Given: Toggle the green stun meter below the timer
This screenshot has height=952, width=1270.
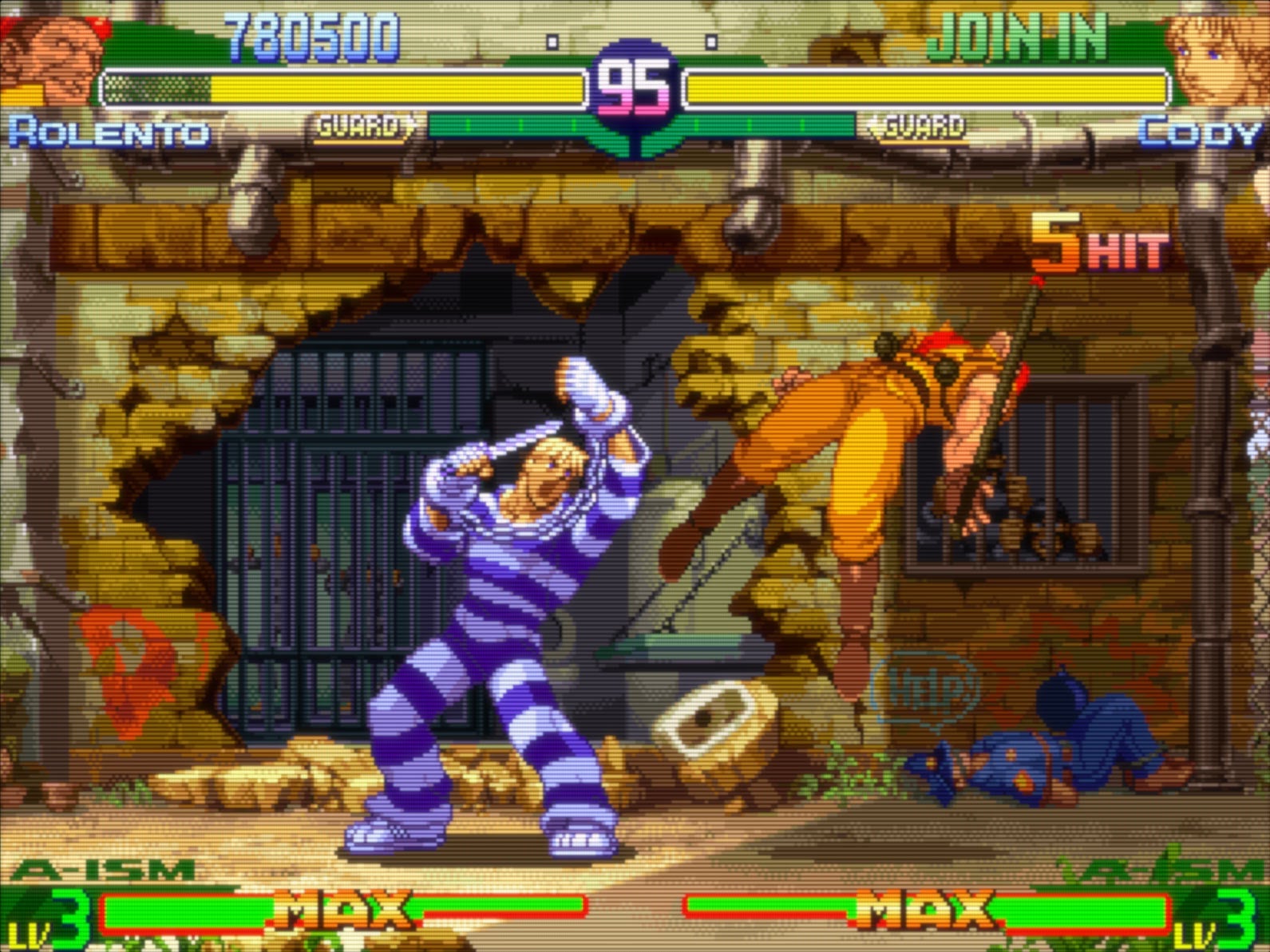Looking at the screenshot, I should [635, 124].
